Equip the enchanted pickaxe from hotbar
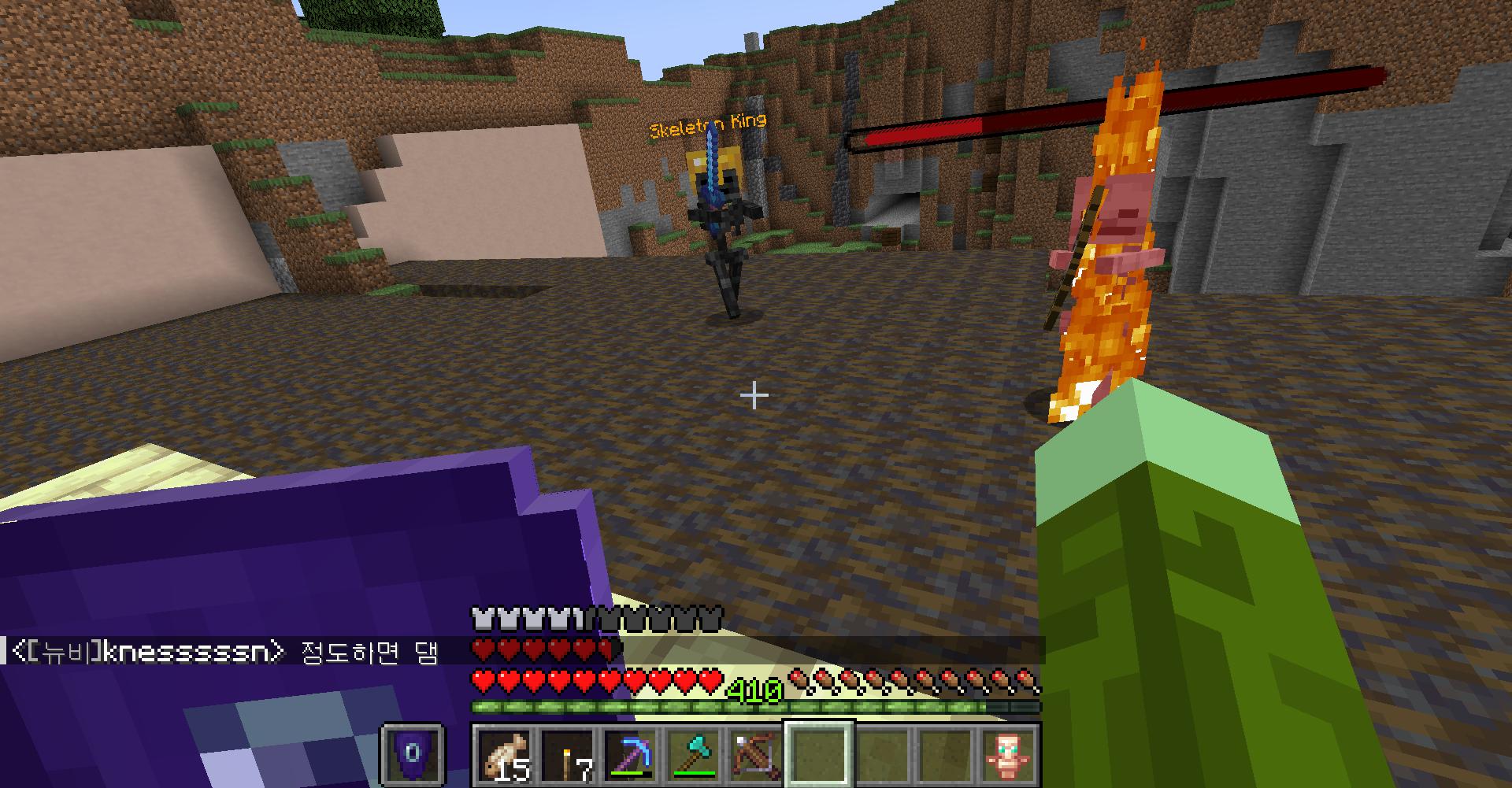The image size is (1512, 788). tap(631, 755)
